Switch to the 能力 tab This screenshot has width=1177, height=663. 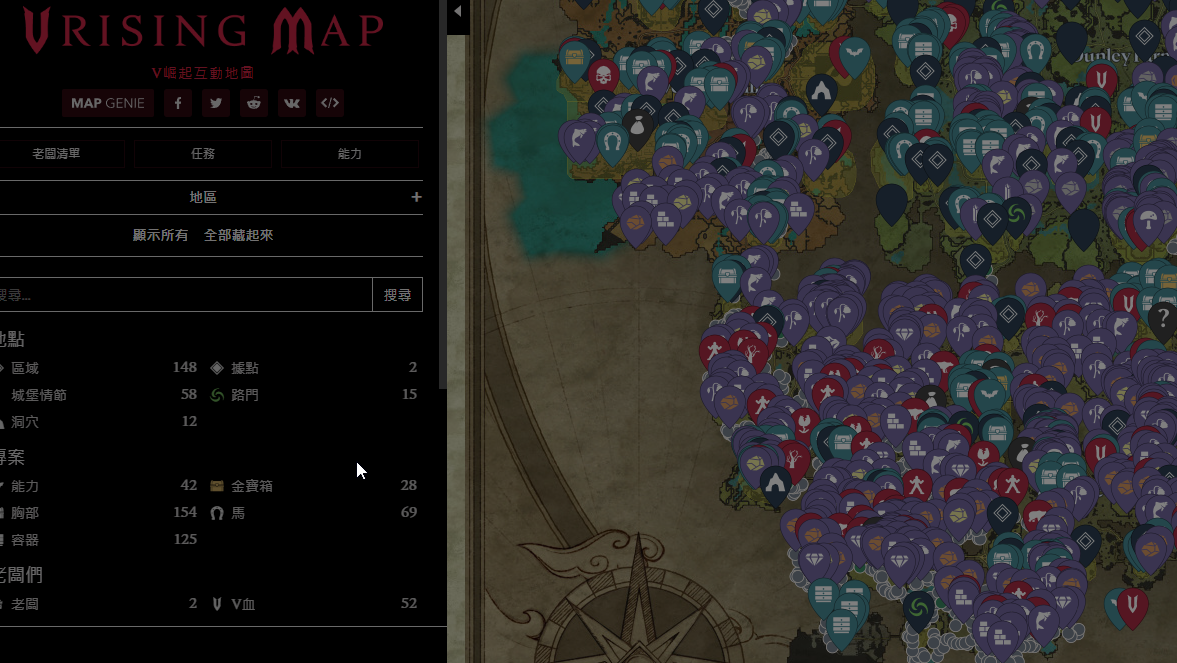click(x=349, y=154)
